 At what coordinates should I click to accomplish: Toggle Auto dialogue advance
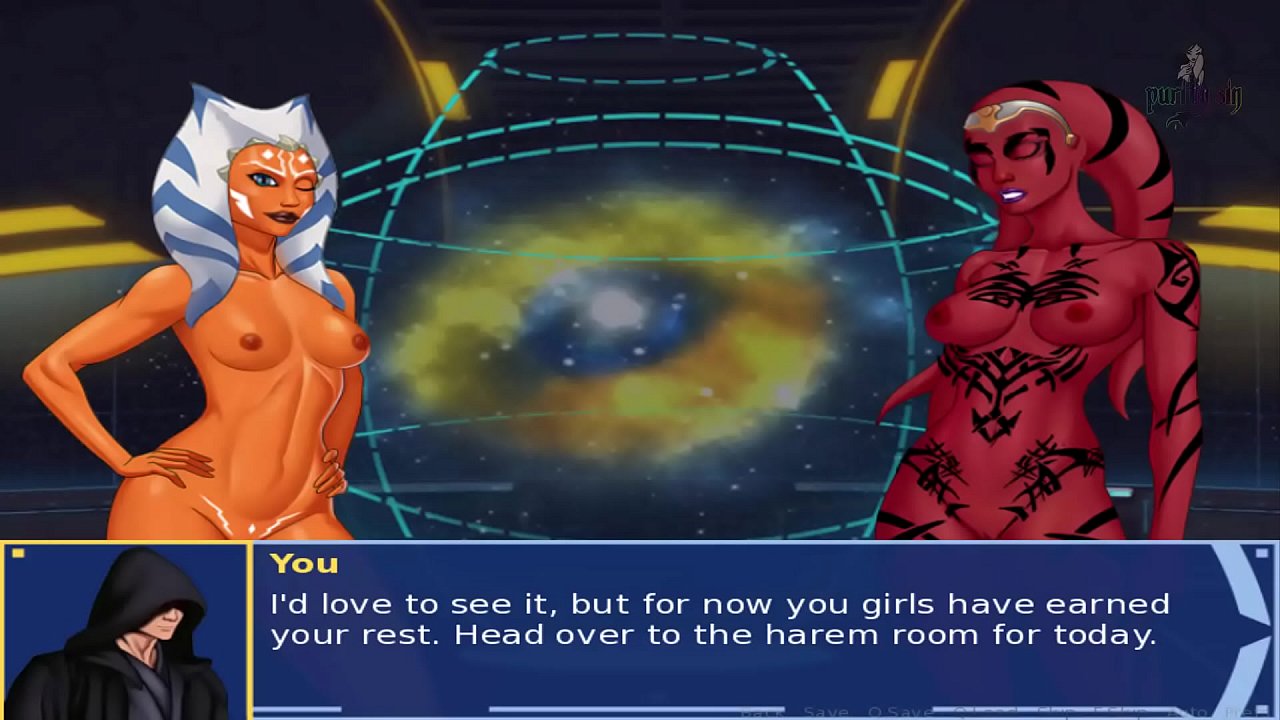tap(1186, 712)
